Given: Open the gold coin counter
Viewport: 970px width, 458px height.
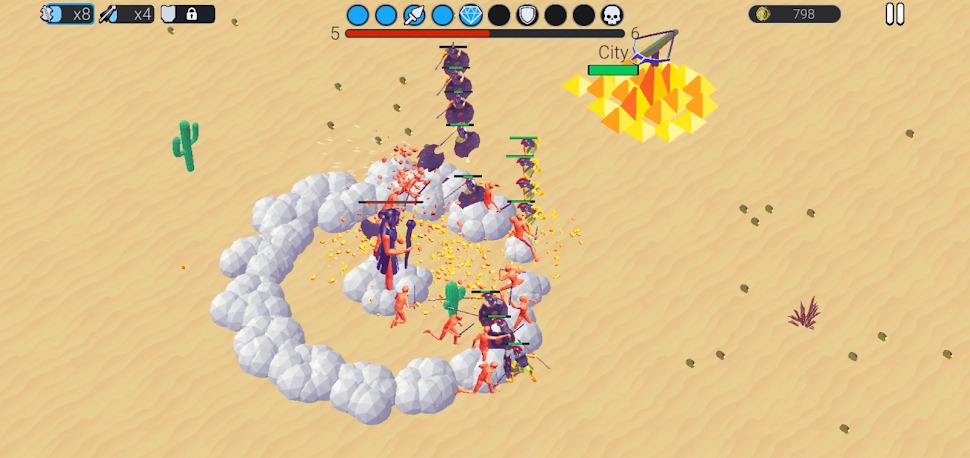Looking at the screenshot, I should [794, 14].
